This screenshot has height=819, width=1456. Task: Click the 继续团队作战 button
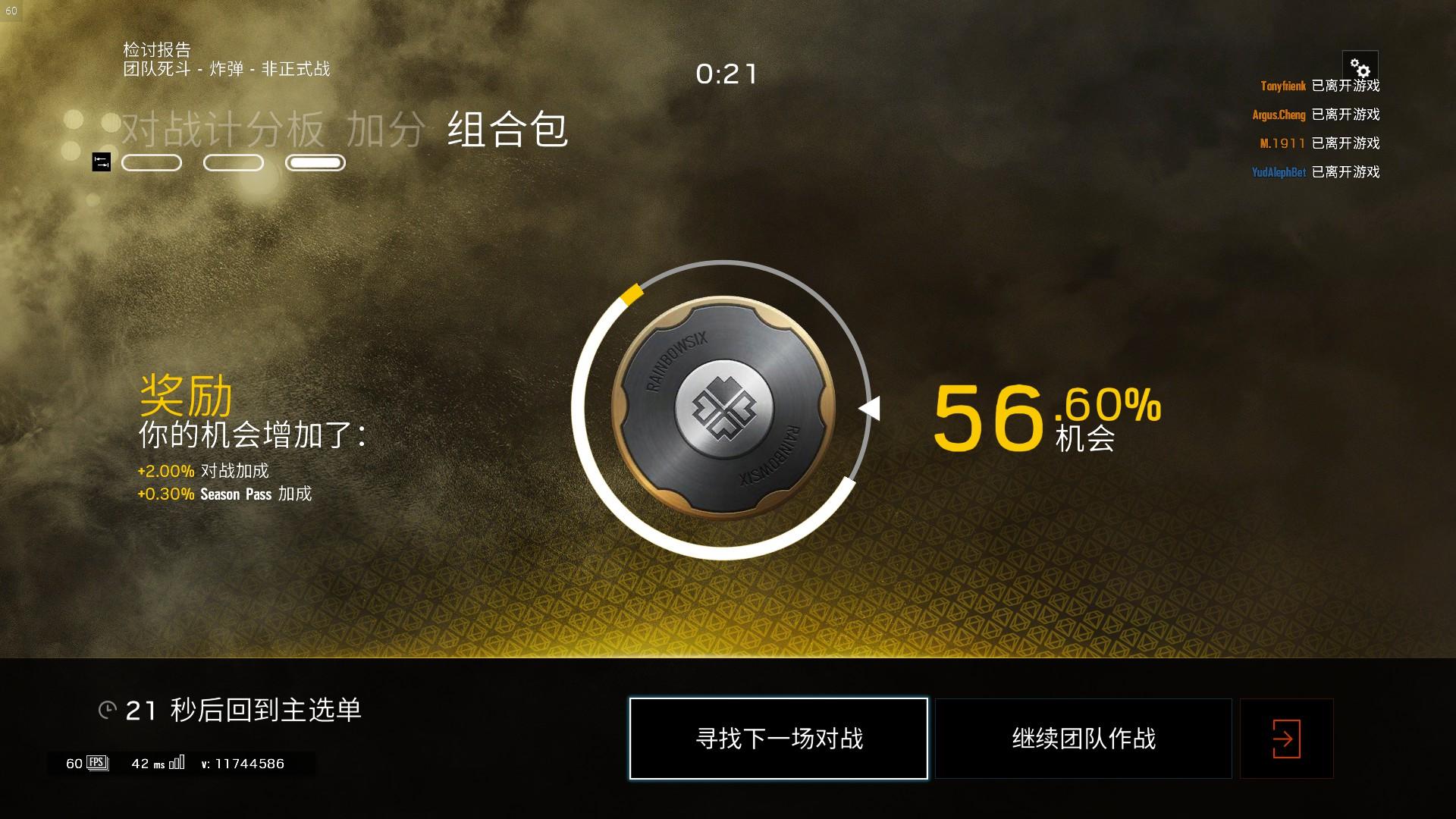coord(1082,738)
